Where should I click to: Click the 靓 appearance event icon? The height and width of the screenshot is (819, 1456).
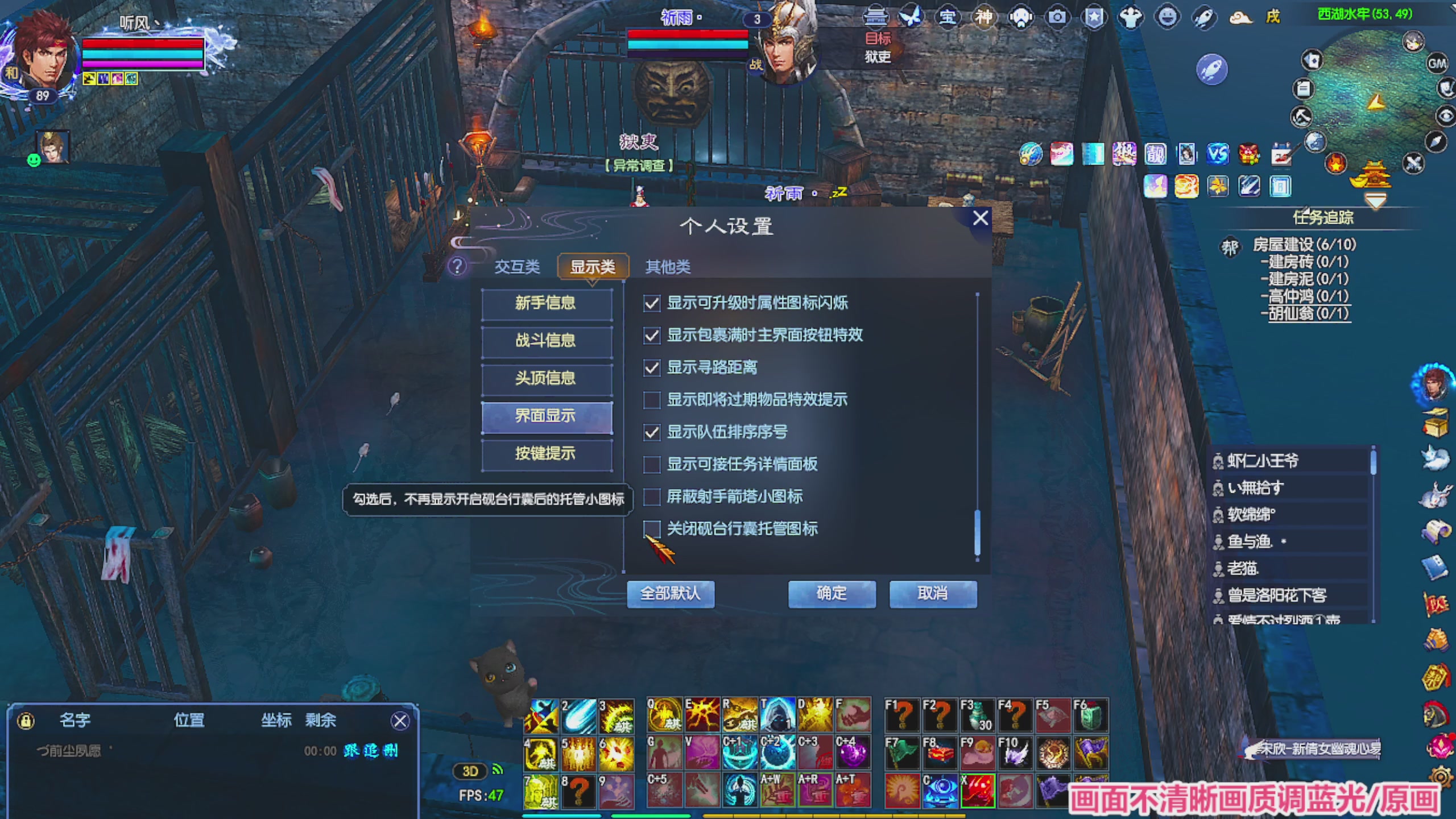coord(1155,154)
